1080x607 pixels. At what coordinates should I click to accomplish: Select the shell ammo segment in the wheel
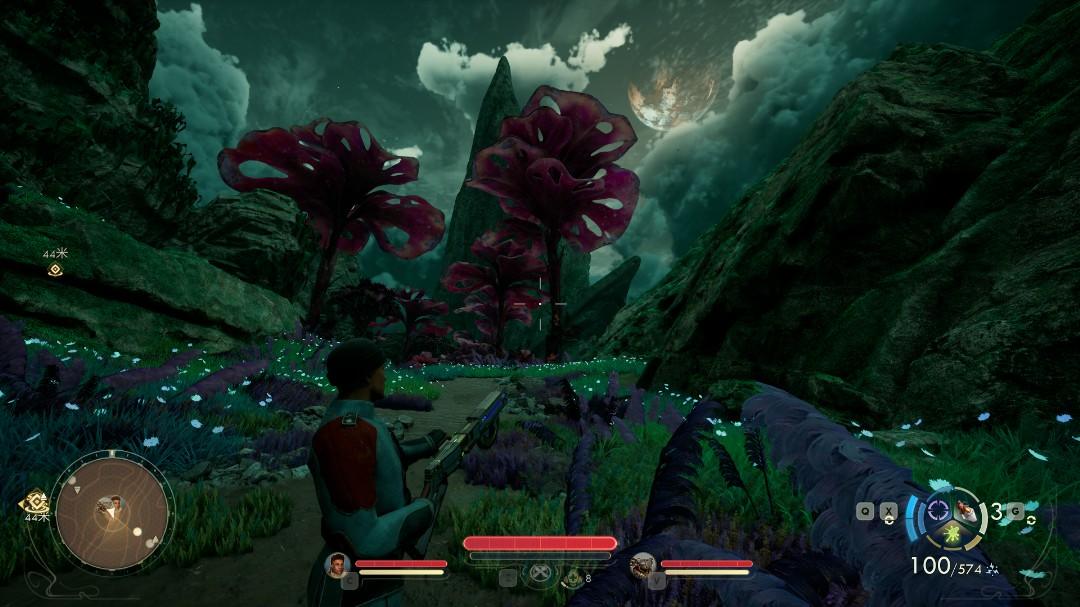(x=964, y=509)
